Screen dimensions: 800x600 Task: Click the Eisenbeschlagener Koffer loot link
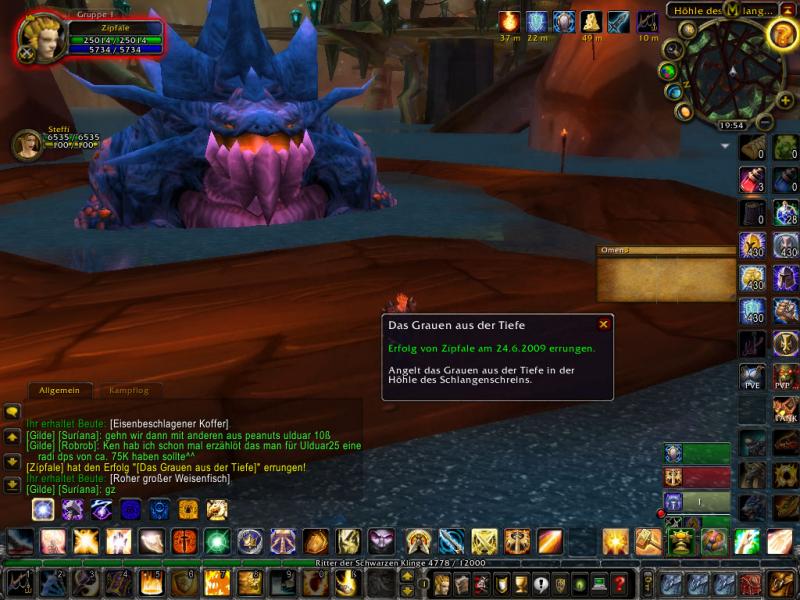(x=169, y=423)
